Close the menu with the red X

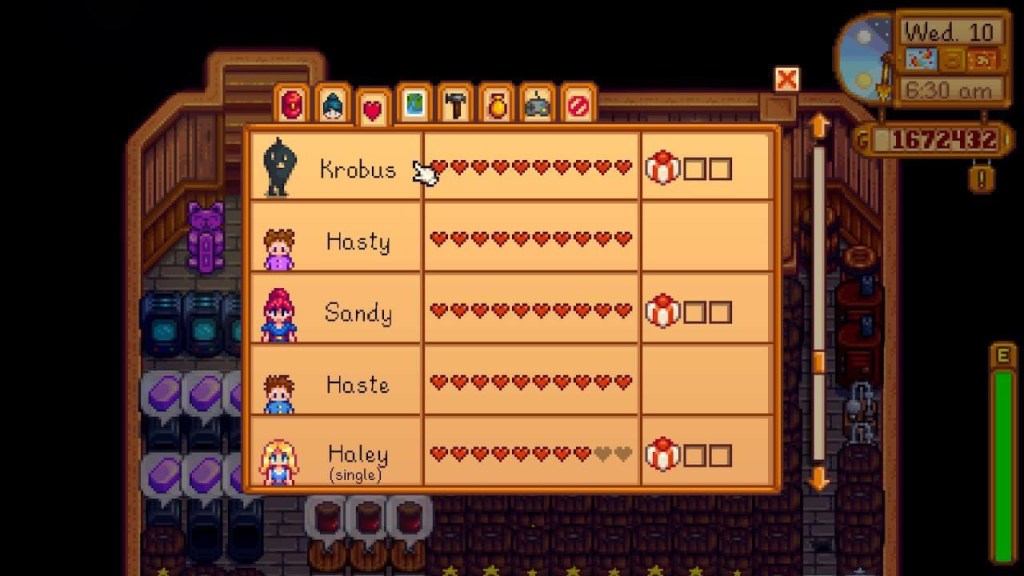click(787, 80)
